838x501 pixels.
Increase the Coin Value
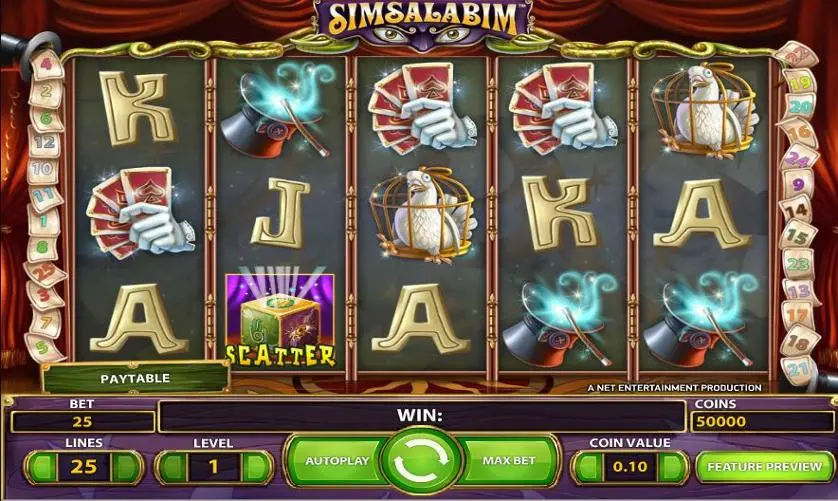[x=673, y=467]
